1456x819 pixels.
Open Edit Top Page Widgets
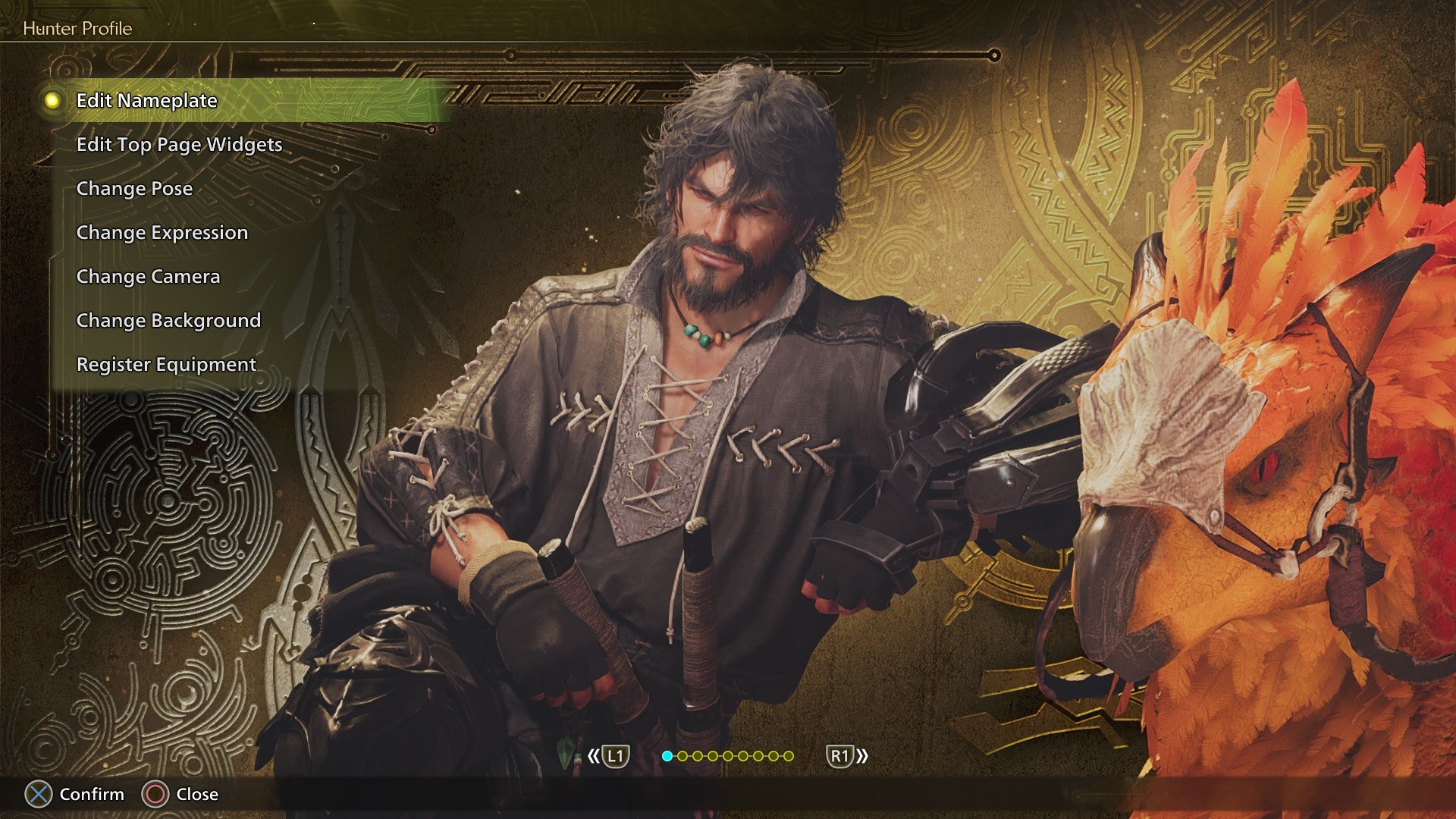point(179,145)
